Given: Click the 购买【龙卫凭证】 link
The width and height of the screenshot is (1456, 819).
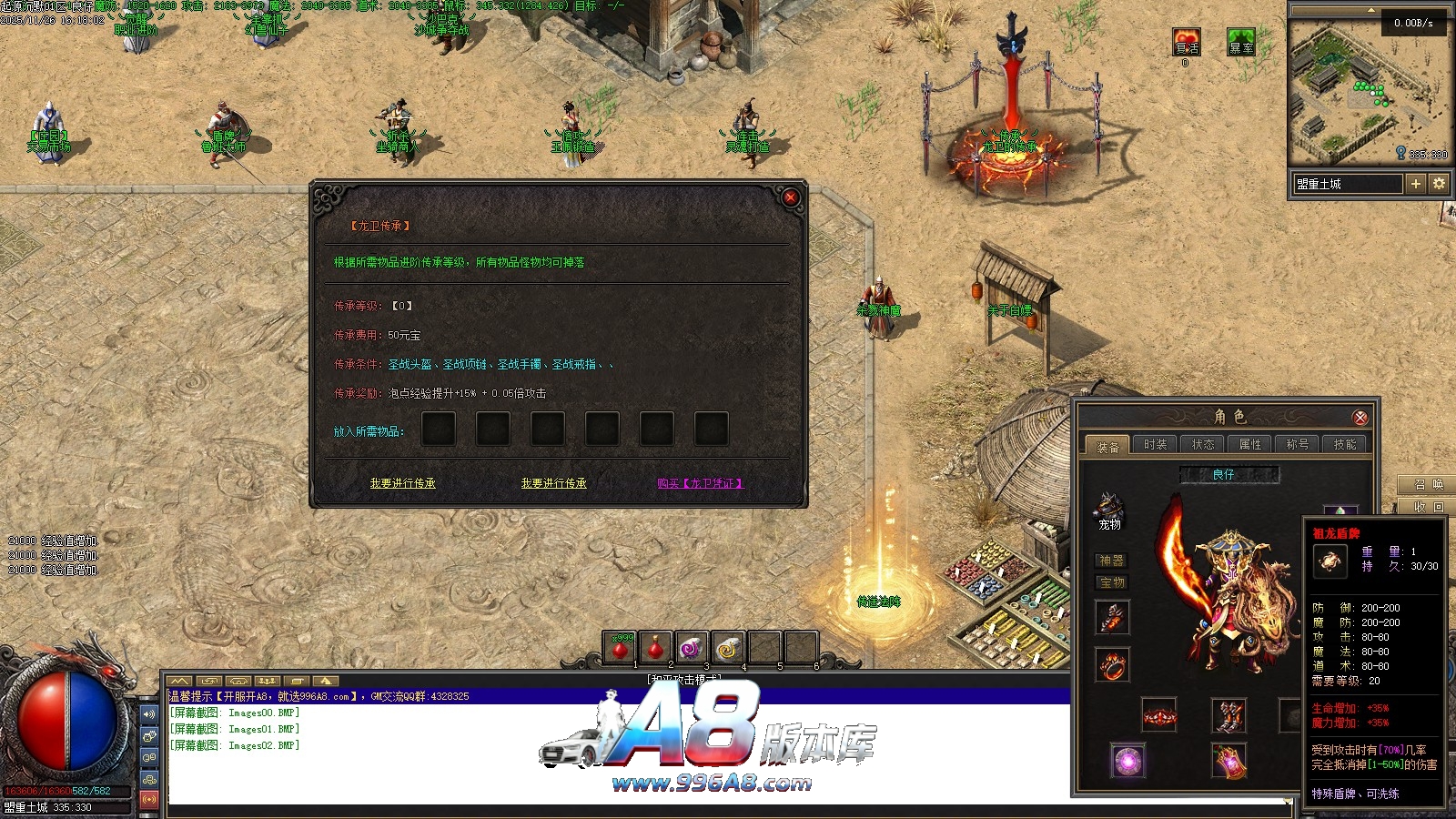Looking at the screenshot, I should pos(700,483).
